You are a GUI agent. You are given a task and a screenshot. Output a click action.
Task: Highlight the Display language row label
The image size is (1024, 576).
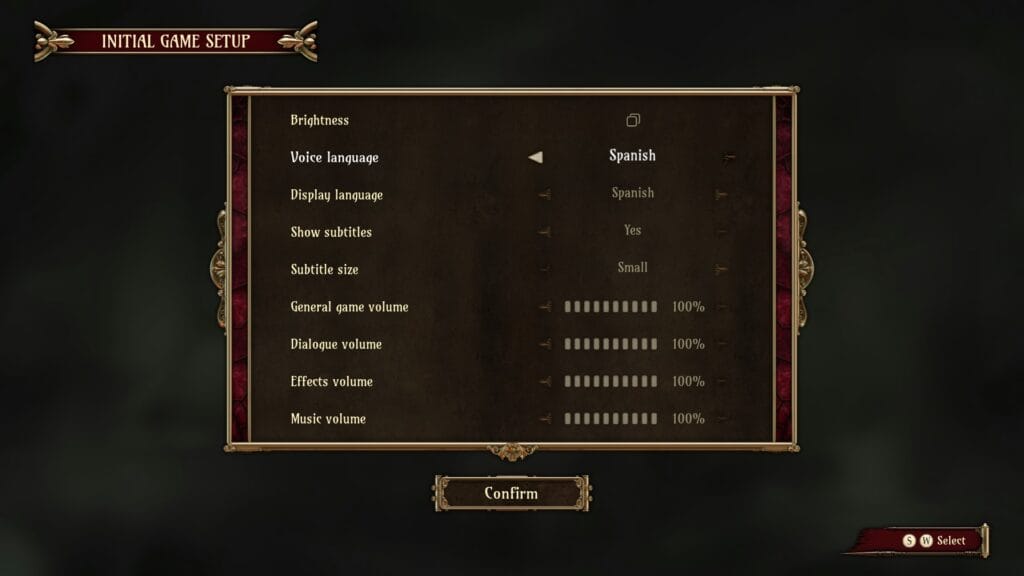click(x=336, y=195)
